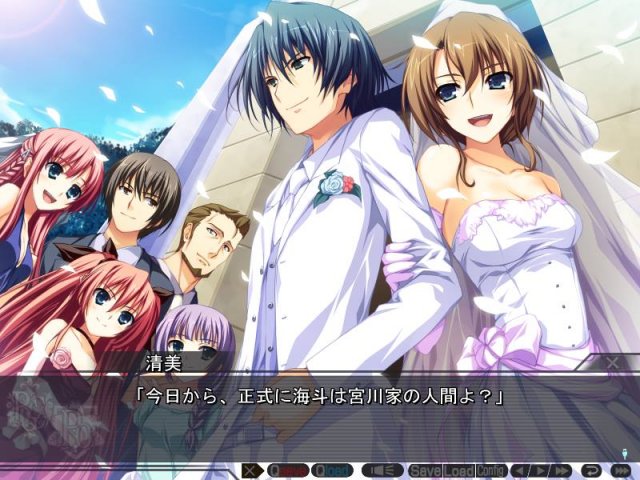This screenshot has width=640, height=480.
Task: Quick load with the Qload button
Action: (331, 470)
